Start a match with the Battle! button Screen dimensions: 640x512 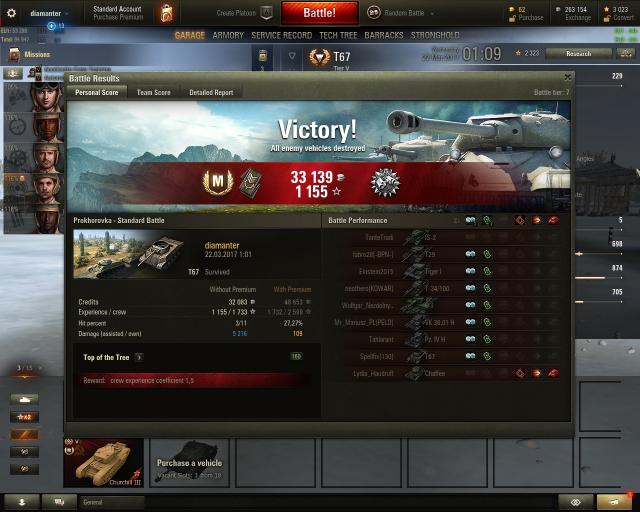(x=320, y=13)
